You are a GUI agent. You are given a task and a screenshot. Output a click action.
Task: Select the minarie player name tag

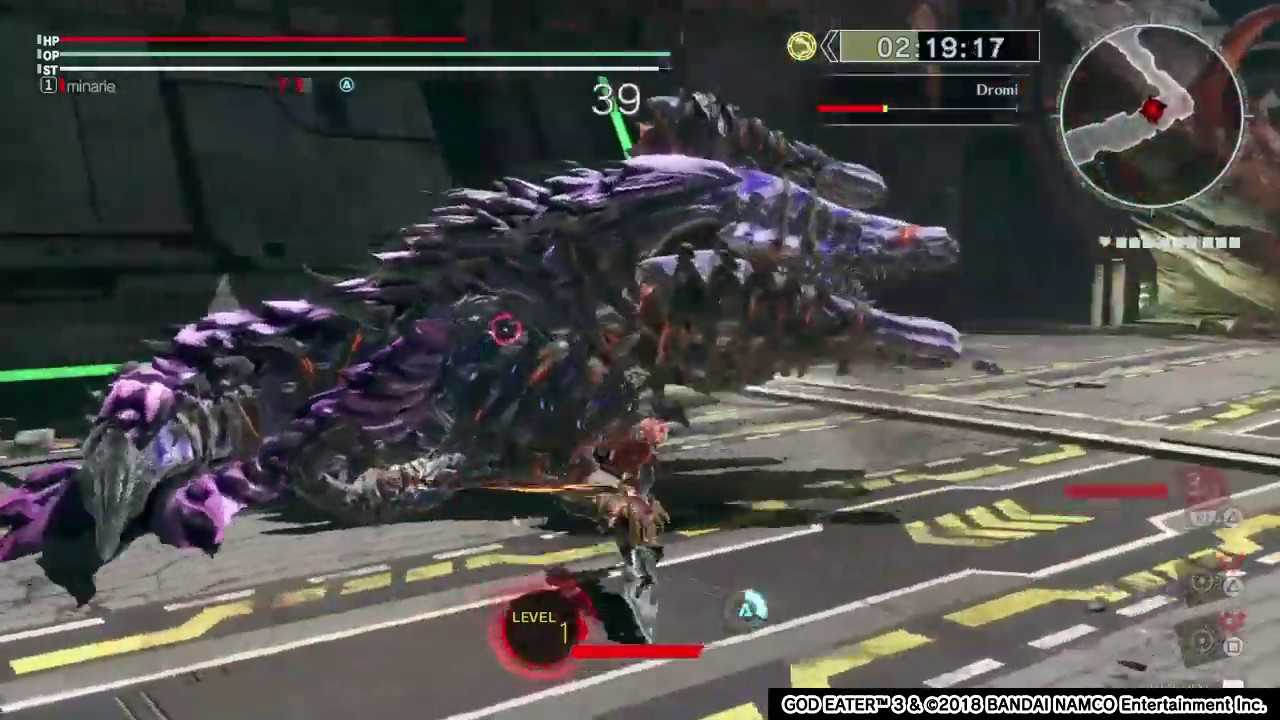point(90,87)
